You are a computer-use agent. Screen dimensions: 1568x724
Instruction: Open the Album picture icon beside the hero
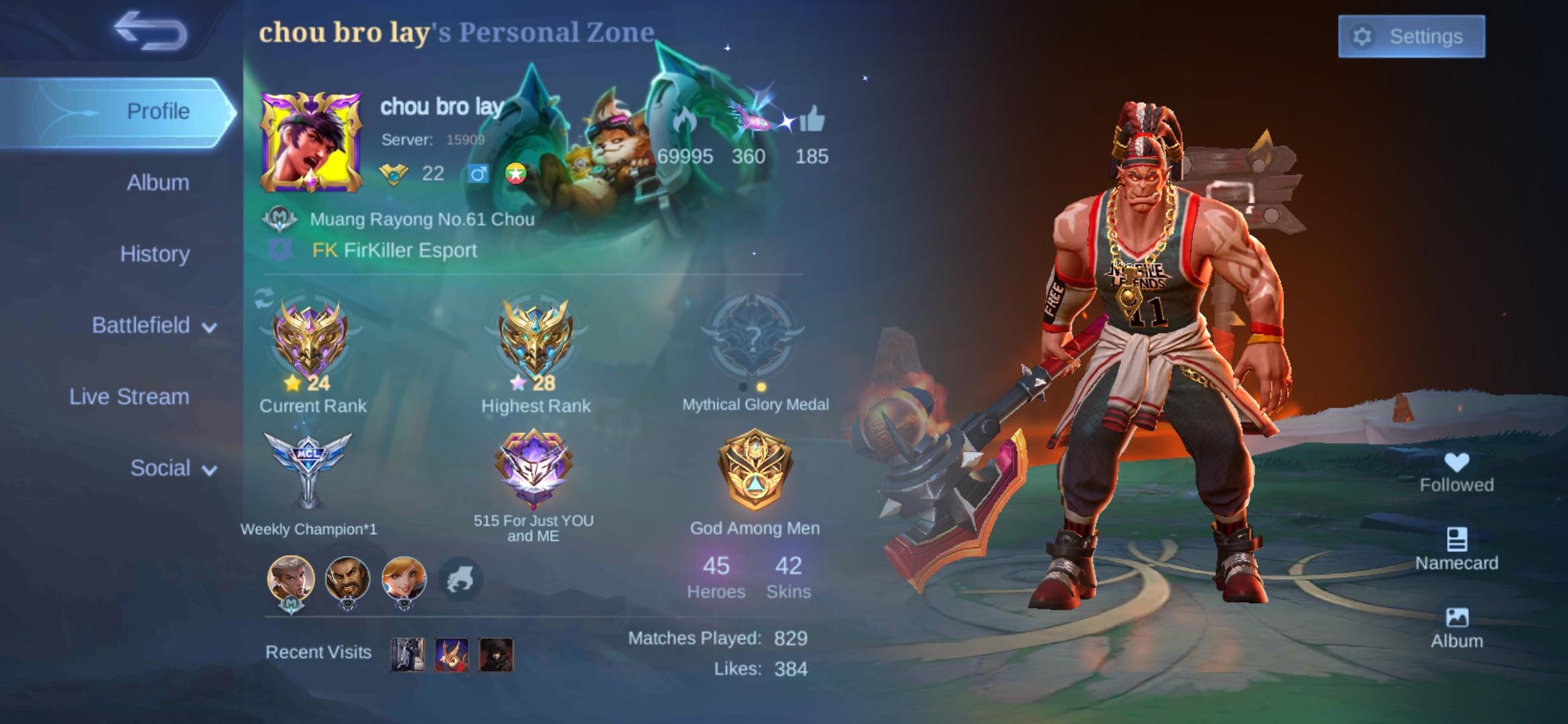click(1456, 627)
